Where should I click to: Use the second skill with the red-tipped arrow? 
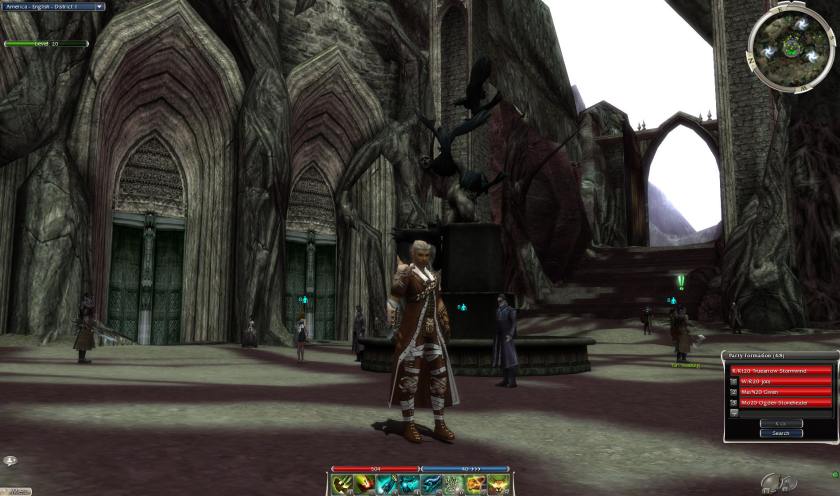pos(364,485)
